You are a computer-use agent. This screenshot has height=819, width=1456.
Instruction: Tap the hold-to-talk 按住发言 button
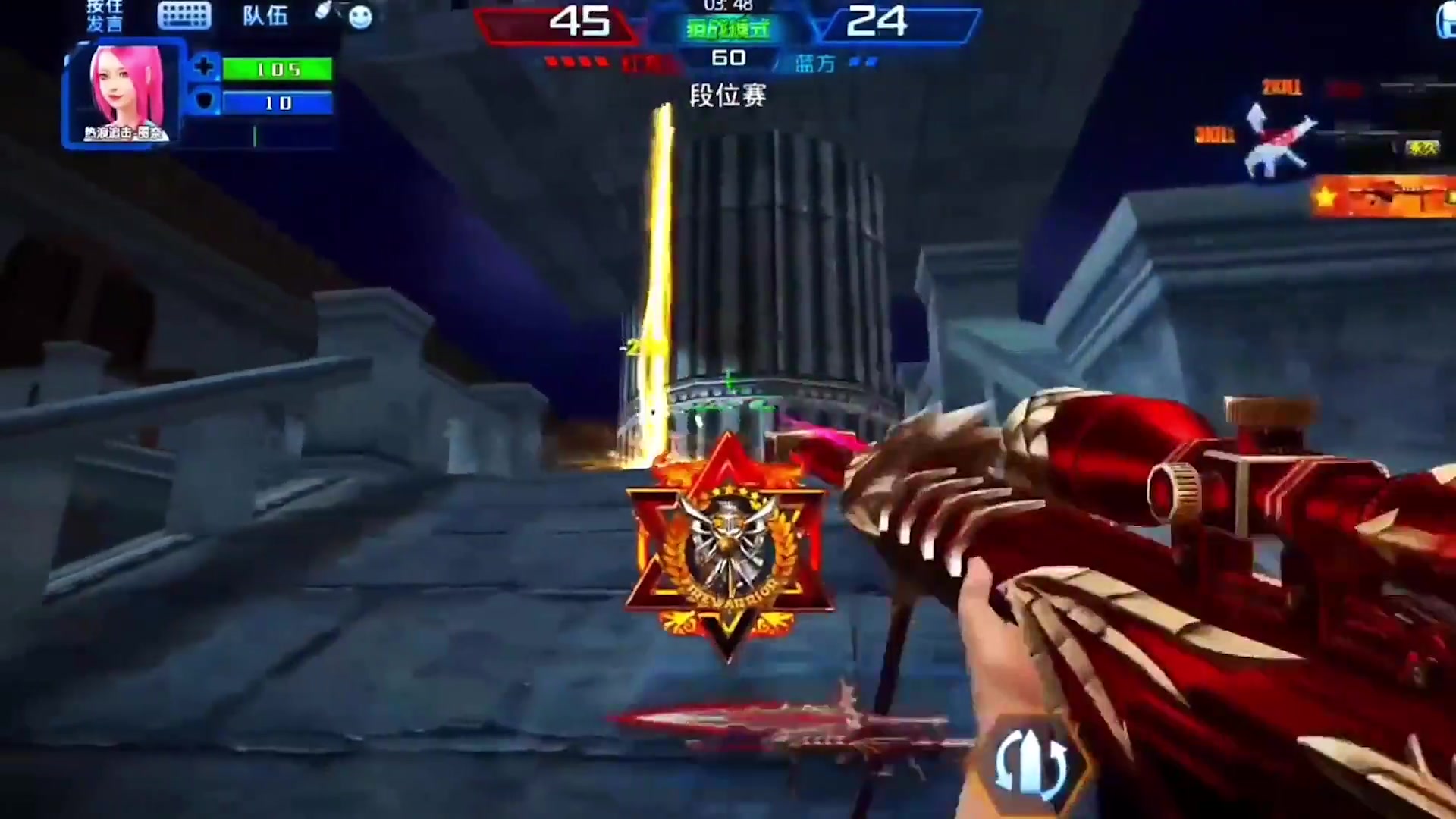click(x=105, y=15)
